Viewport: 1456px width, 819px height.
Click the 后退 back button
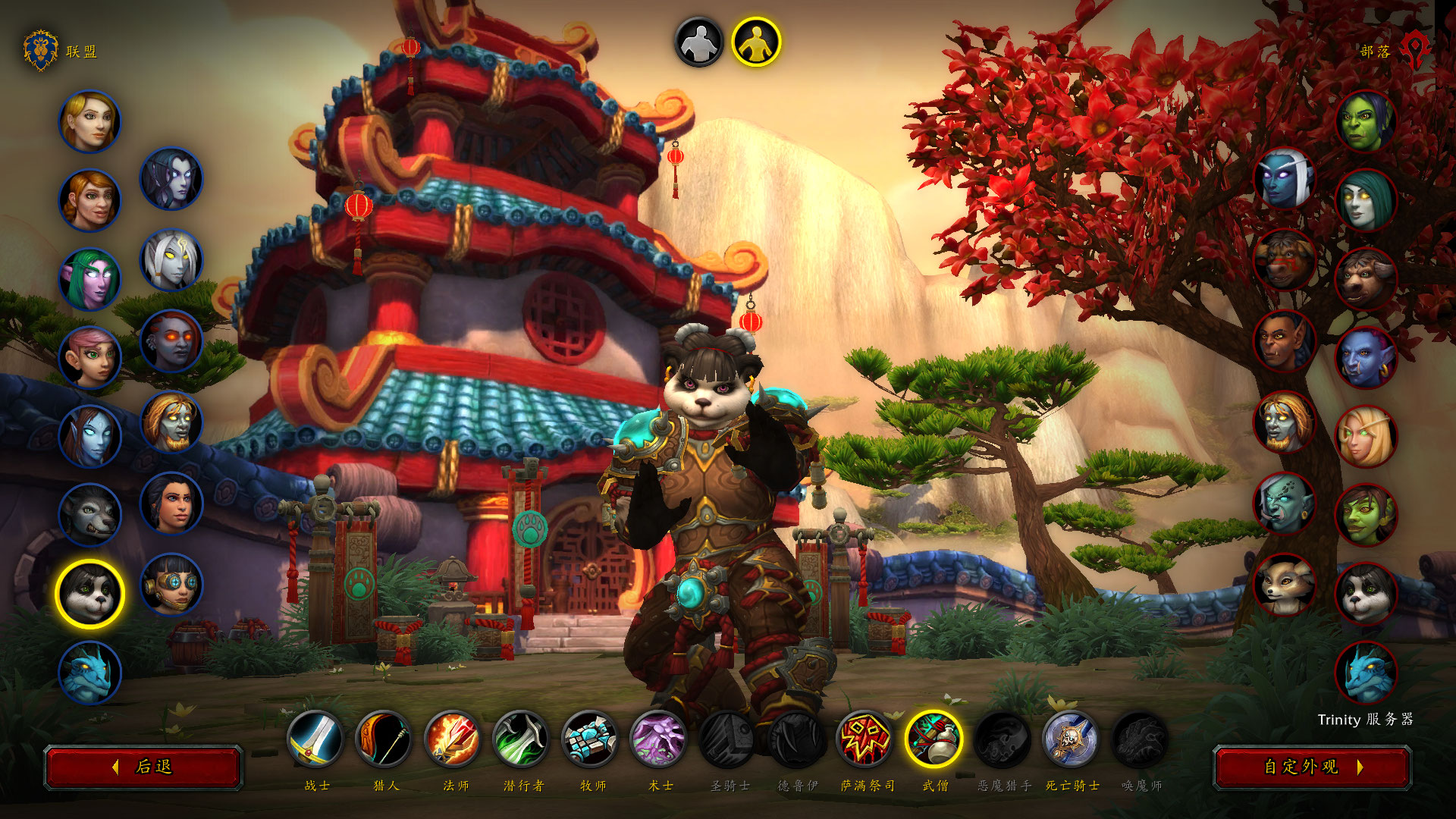143,767
